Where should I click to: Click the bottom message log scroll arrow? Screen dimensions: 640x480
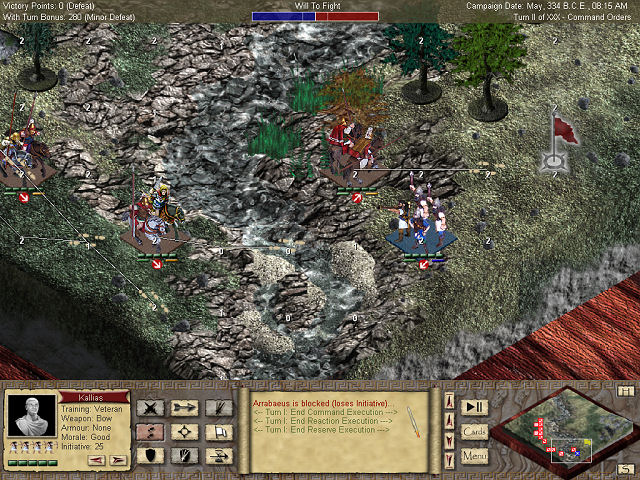(447, 462)
